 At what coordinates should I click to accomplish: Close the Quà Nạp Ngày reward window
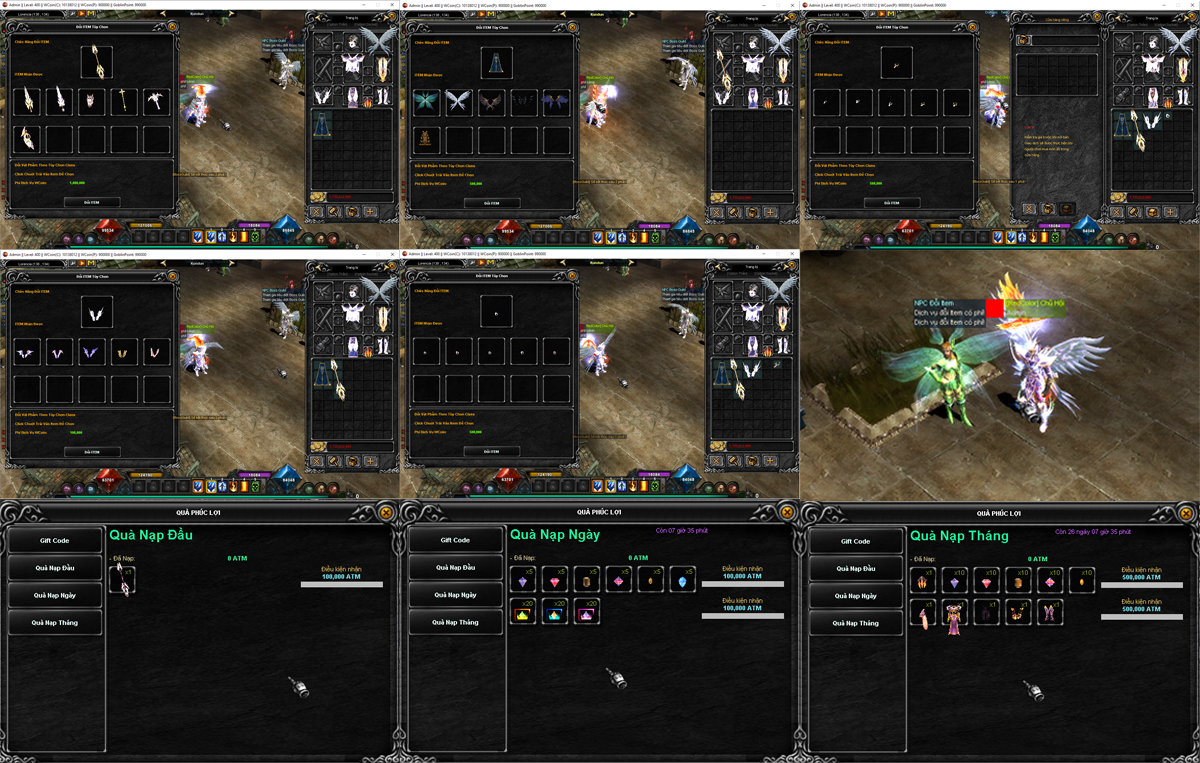(x=787, y=512)
